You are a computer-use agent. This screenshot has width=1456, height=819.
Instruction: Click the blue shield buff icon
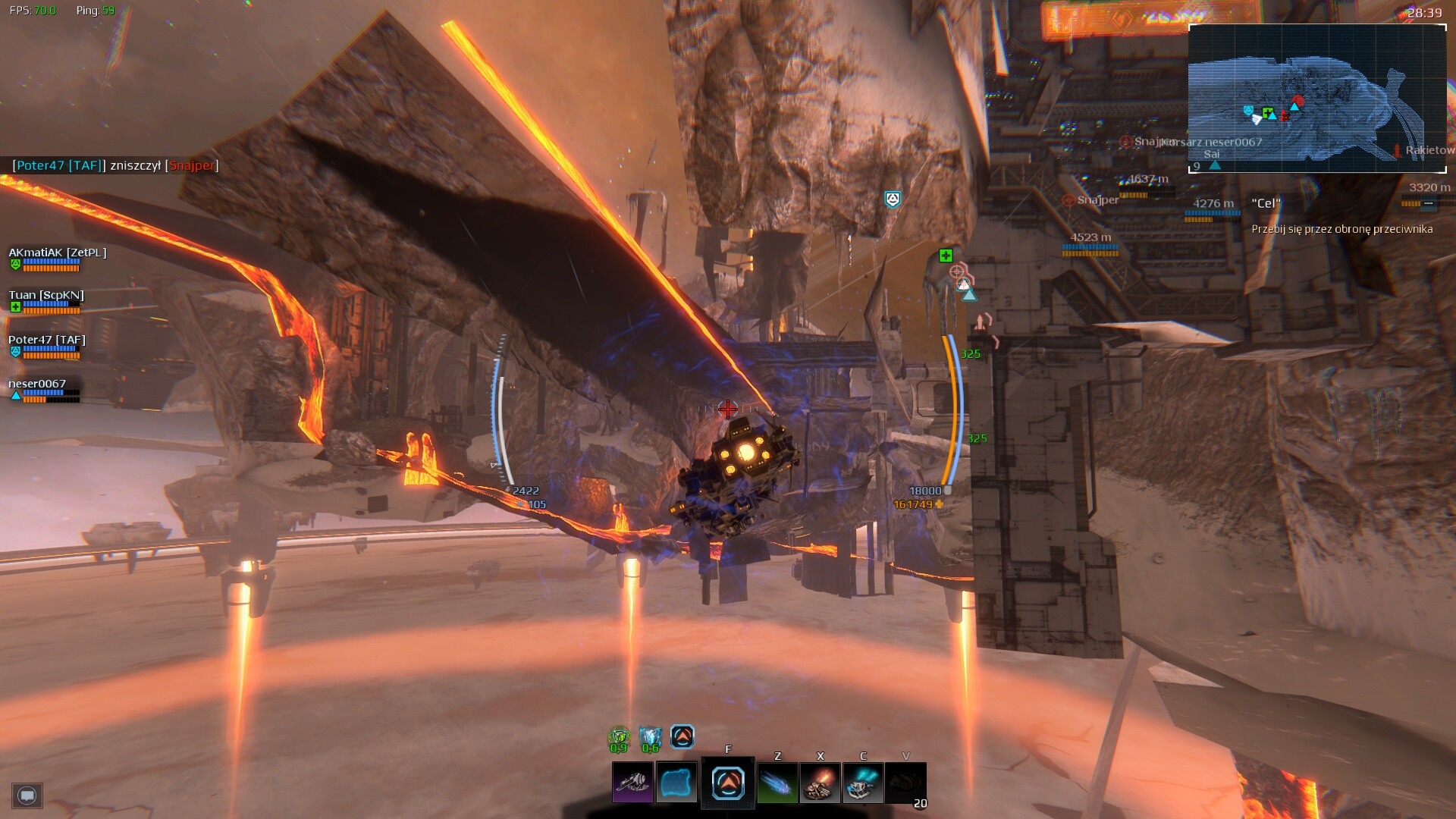(650, 736)
